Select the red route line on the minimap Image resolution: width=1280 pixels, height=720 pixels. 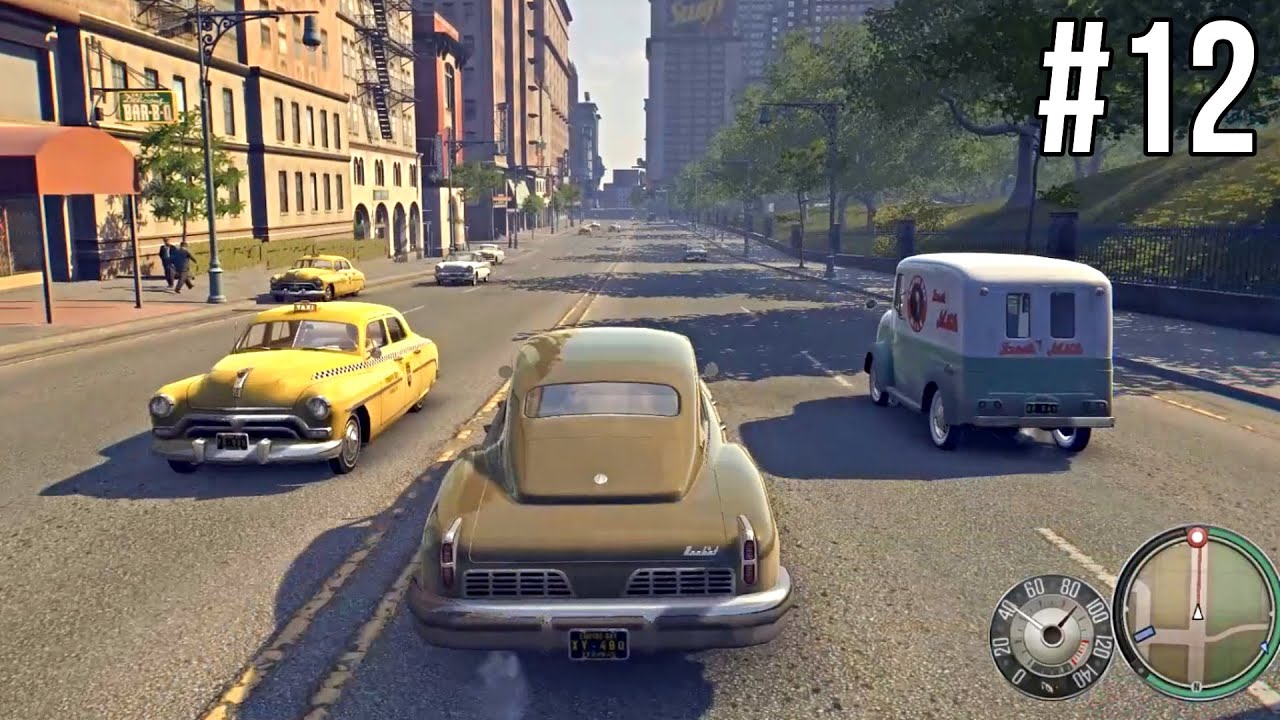pos(1198,577)
